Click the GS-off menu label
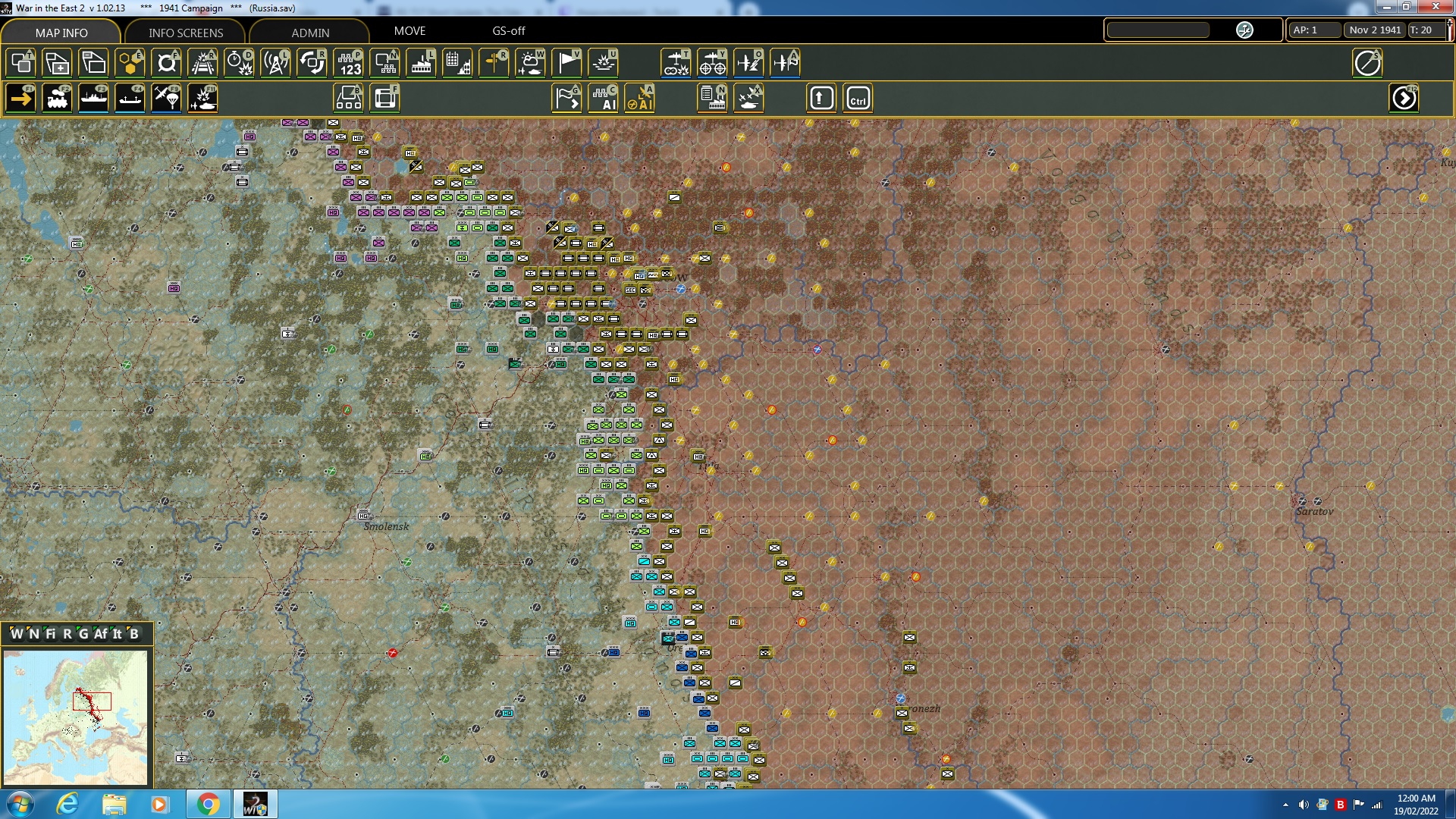This screenshot has height=819, width=1456. click(x=508, y=31)
